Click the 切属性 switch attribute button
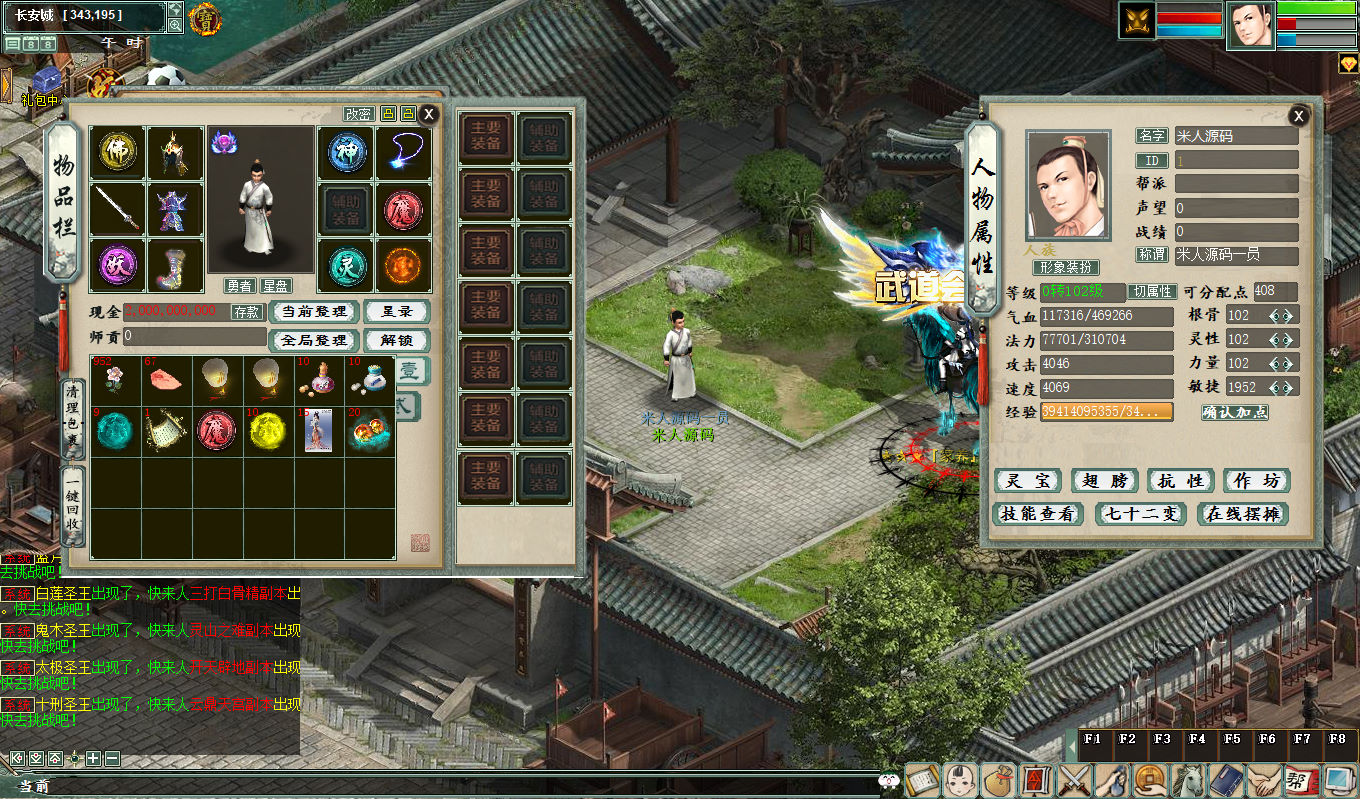This screenshot has width=1360, height=799. [1151, 292]
